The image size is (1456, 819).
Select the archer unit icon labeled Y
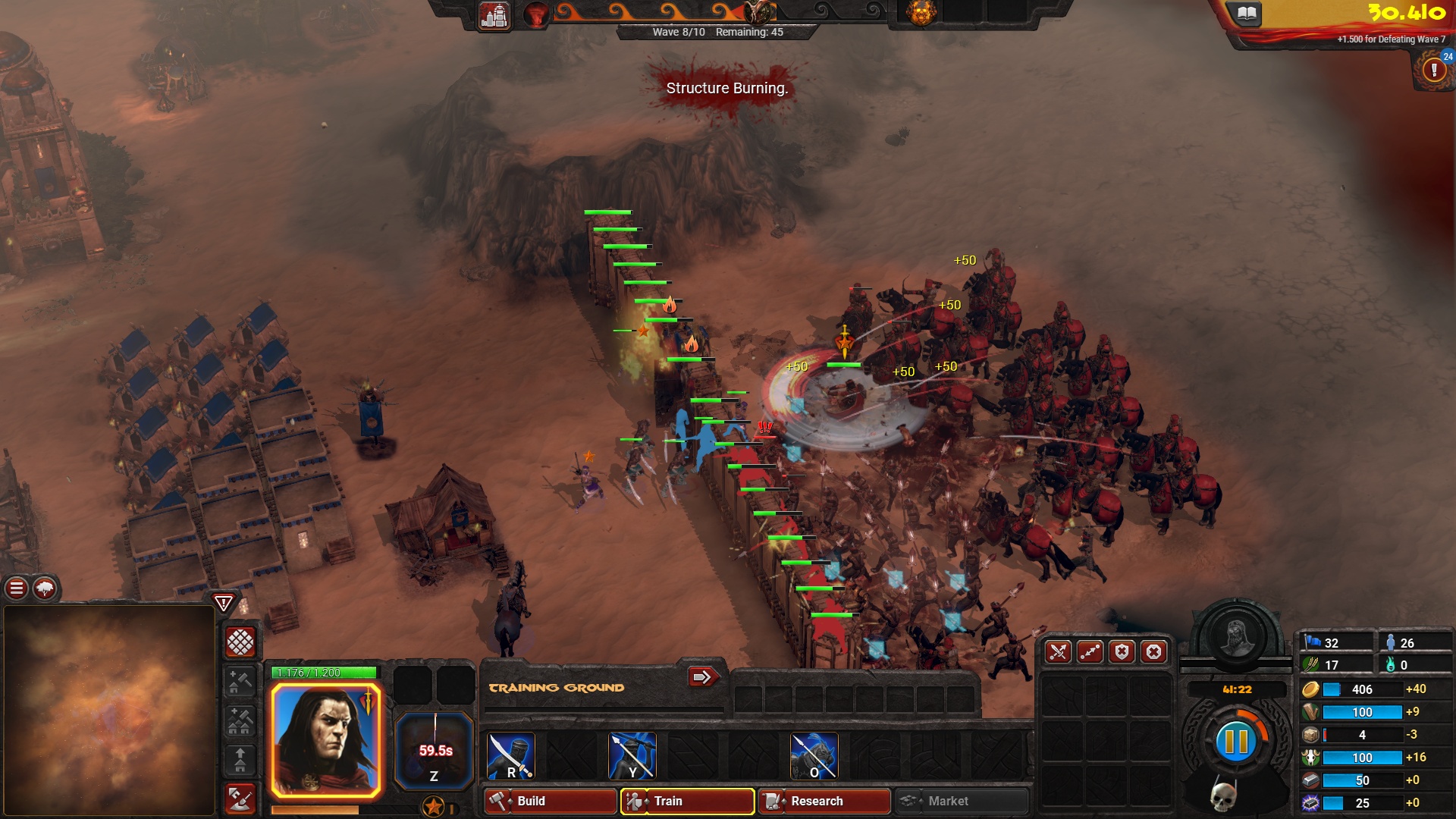[x=632, y=755]
